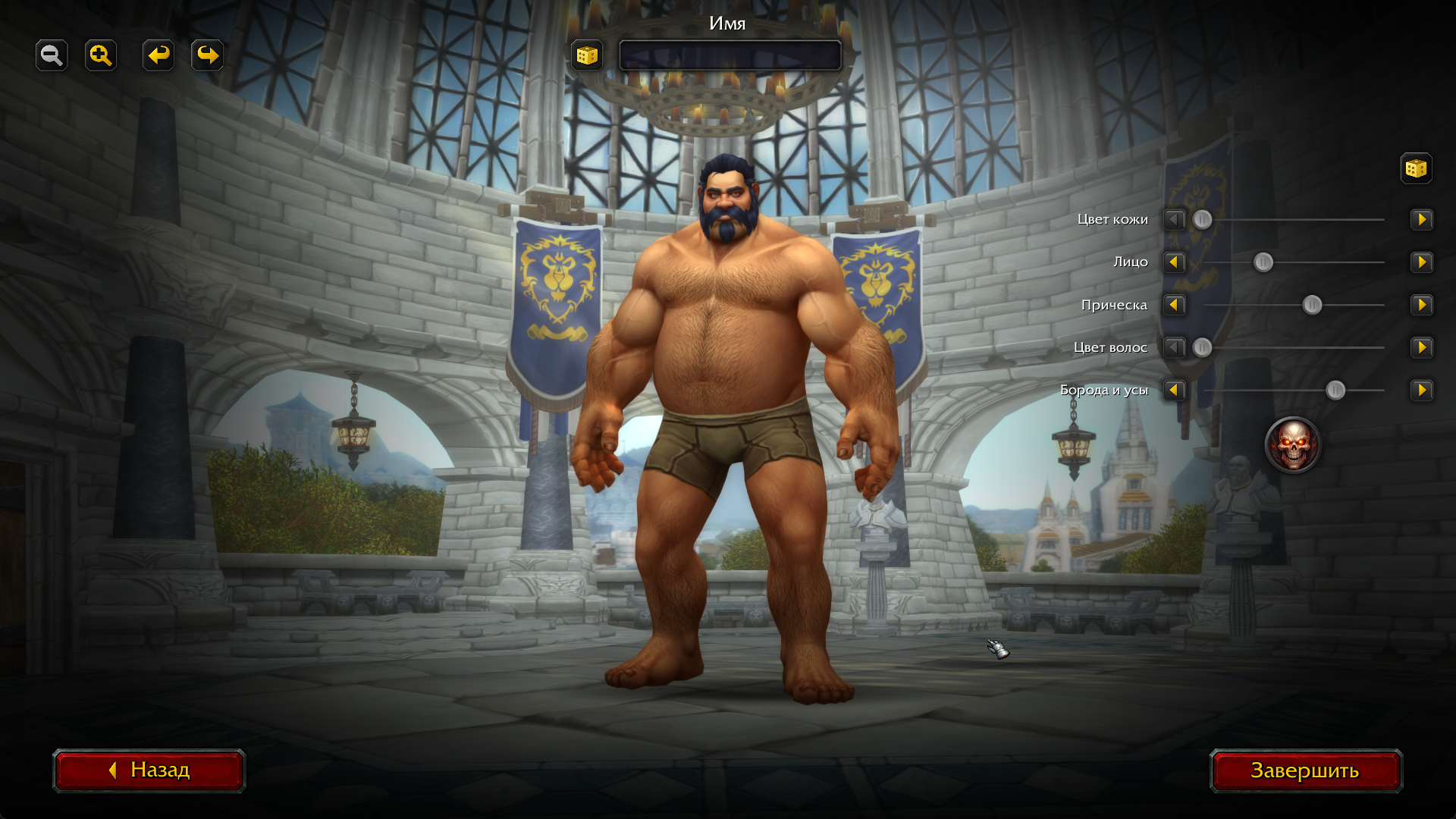Screen dimensions: 1456x819
Task: Go to previous Борода и усы style
Action: (x=1174, y=391)
